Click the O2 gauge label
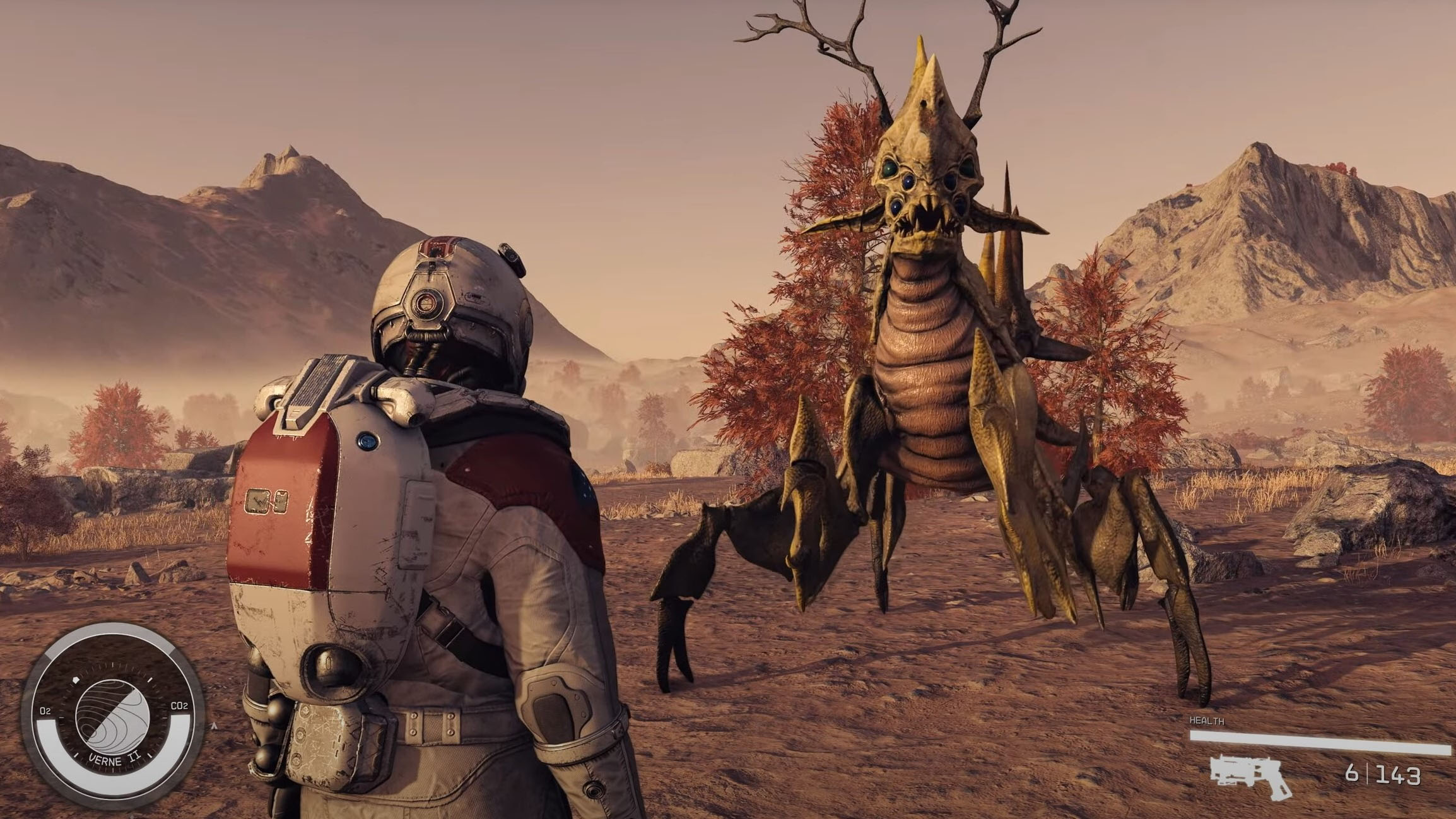 (x=45, y=710)
